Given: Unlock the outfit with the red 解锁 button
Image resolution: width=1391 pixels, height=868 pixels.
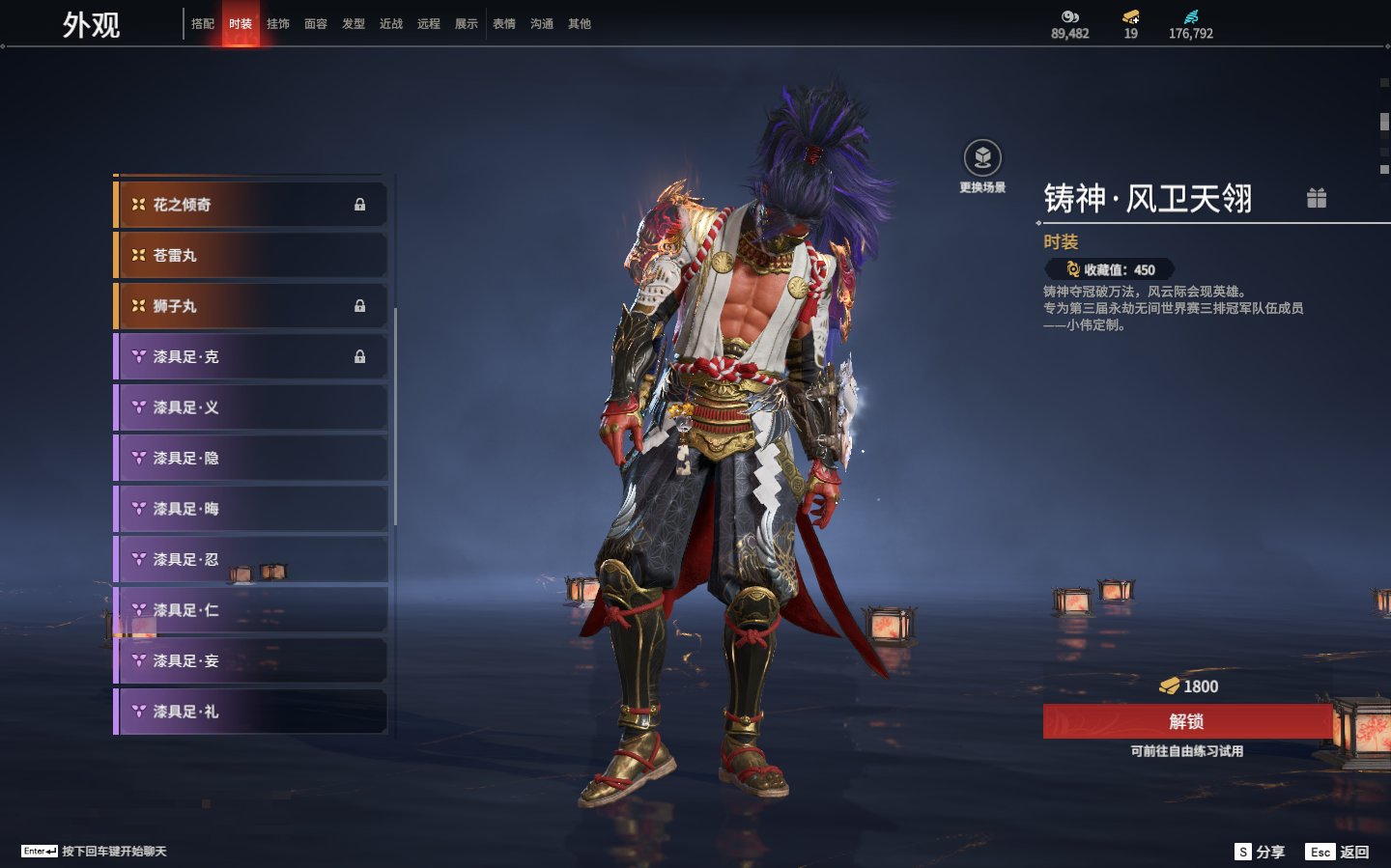Looking at the screenshot, I should (x=1187, y=721).
